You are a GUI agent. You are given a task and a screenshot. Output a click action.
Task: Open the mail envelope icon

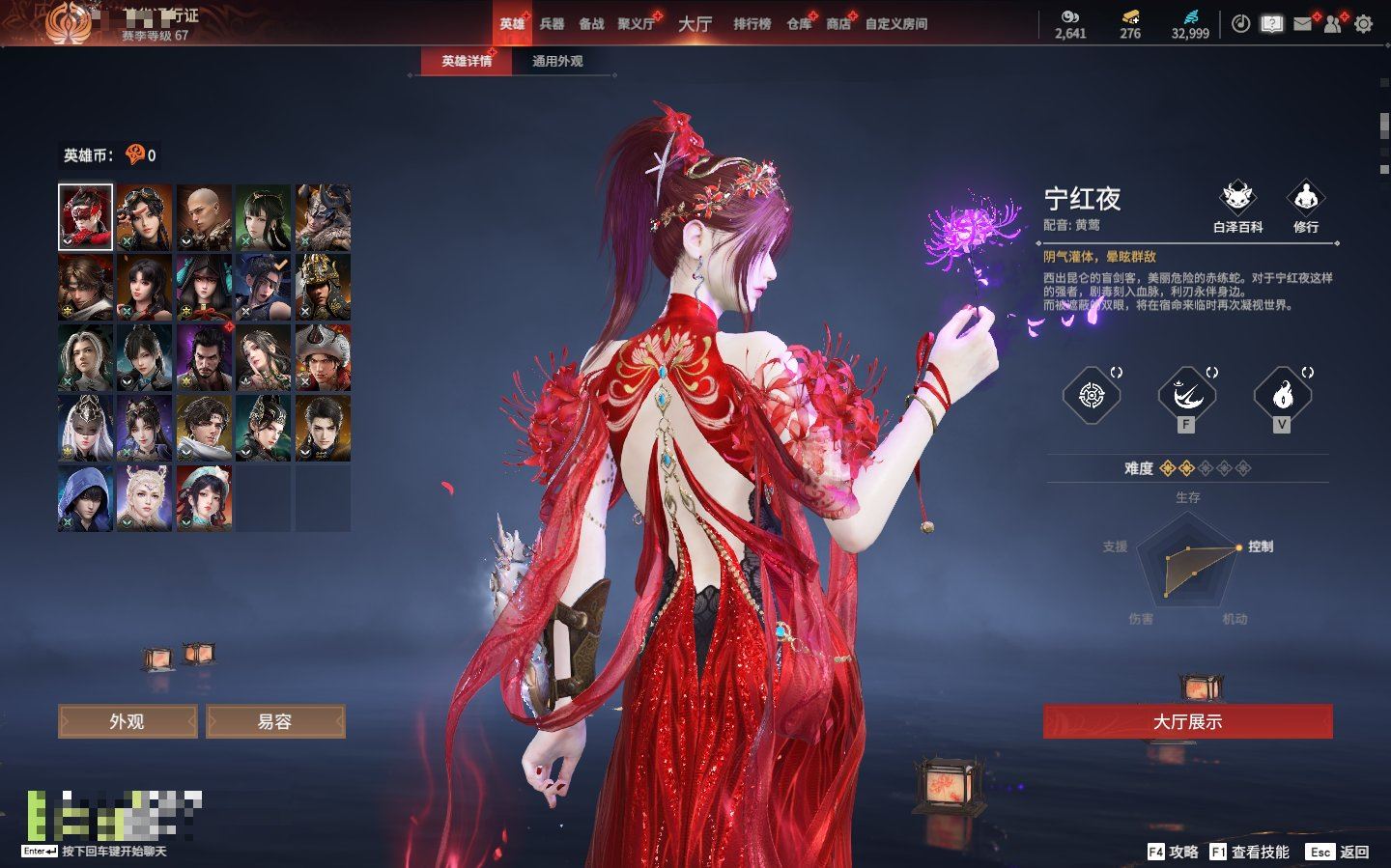pos(1302,24)
